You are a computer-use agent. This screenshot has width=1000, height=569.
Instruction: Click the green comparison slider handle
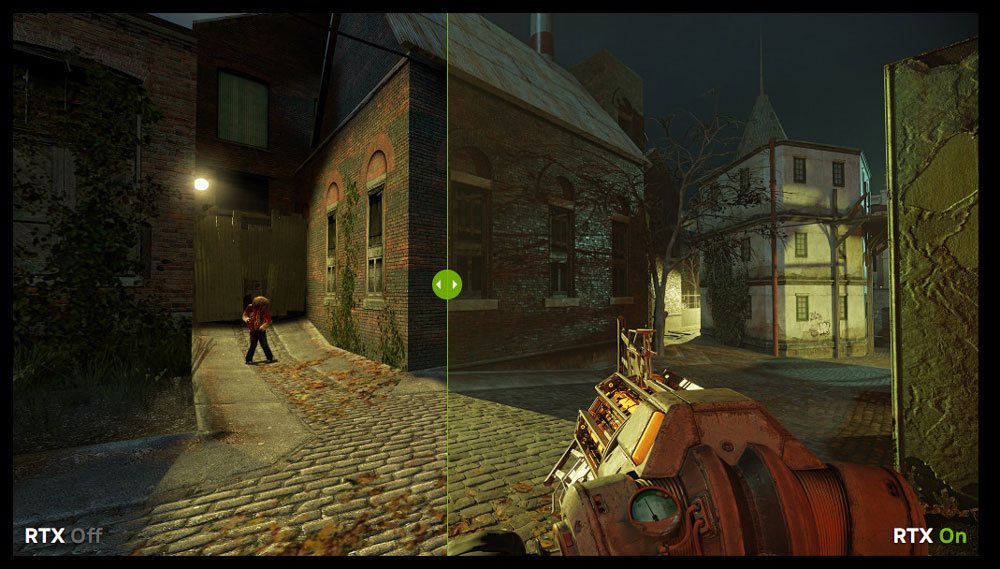coord(446,284)
